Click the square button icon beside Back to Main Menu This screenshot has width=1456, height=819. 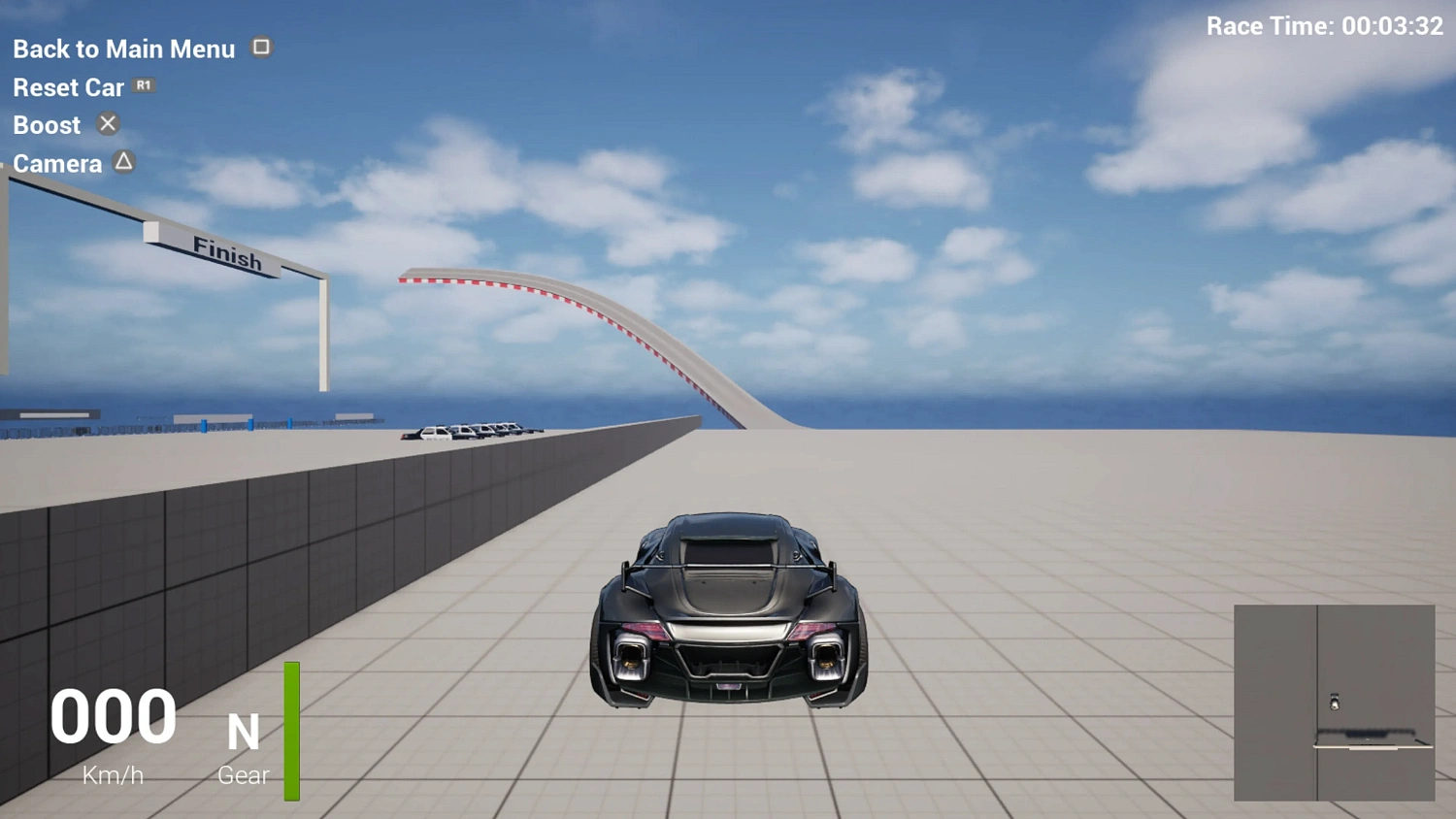tap(260, 47)
